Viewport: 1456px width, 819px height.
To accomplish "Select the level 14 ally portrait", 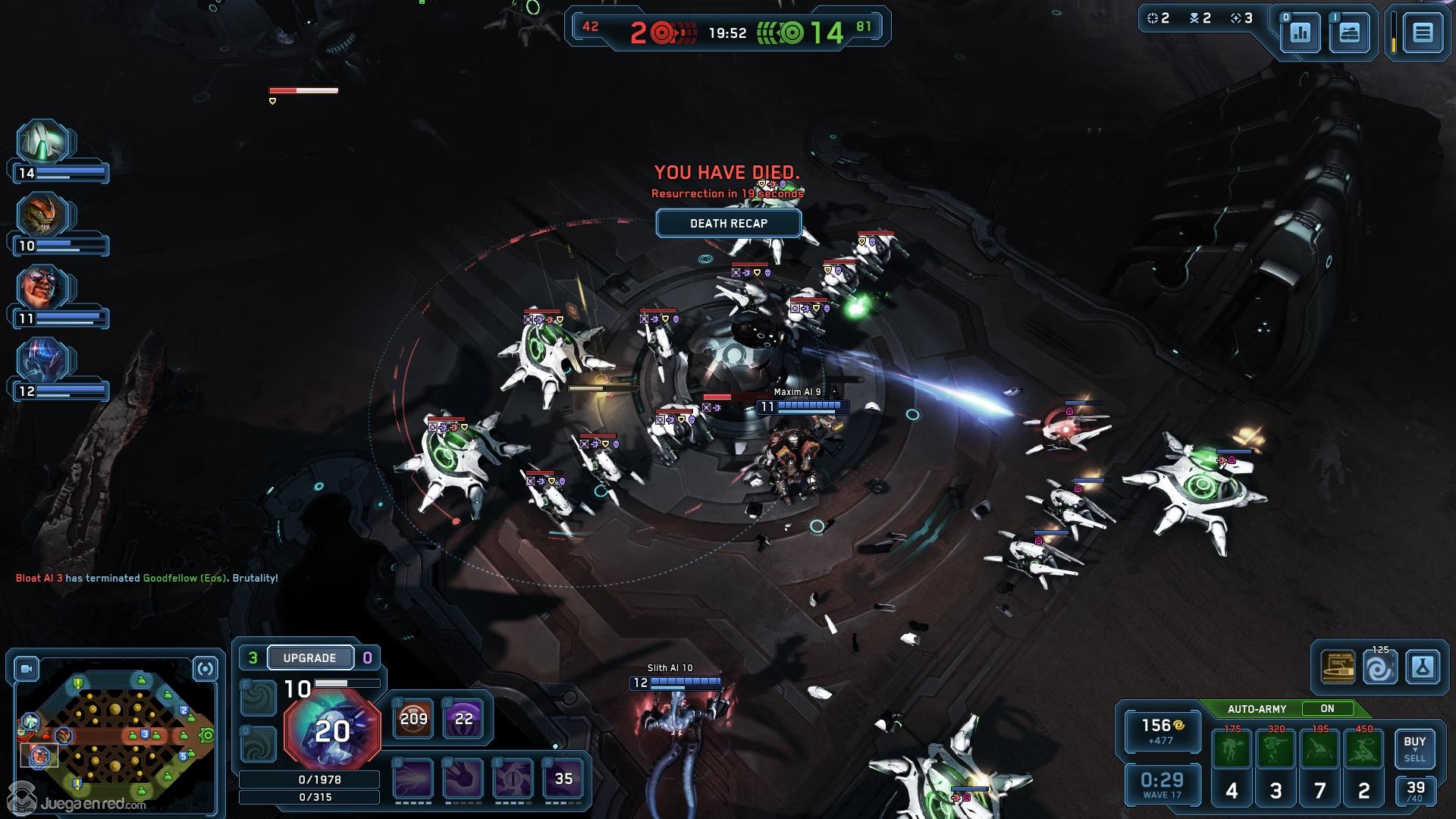I will (x=44, y=143).
